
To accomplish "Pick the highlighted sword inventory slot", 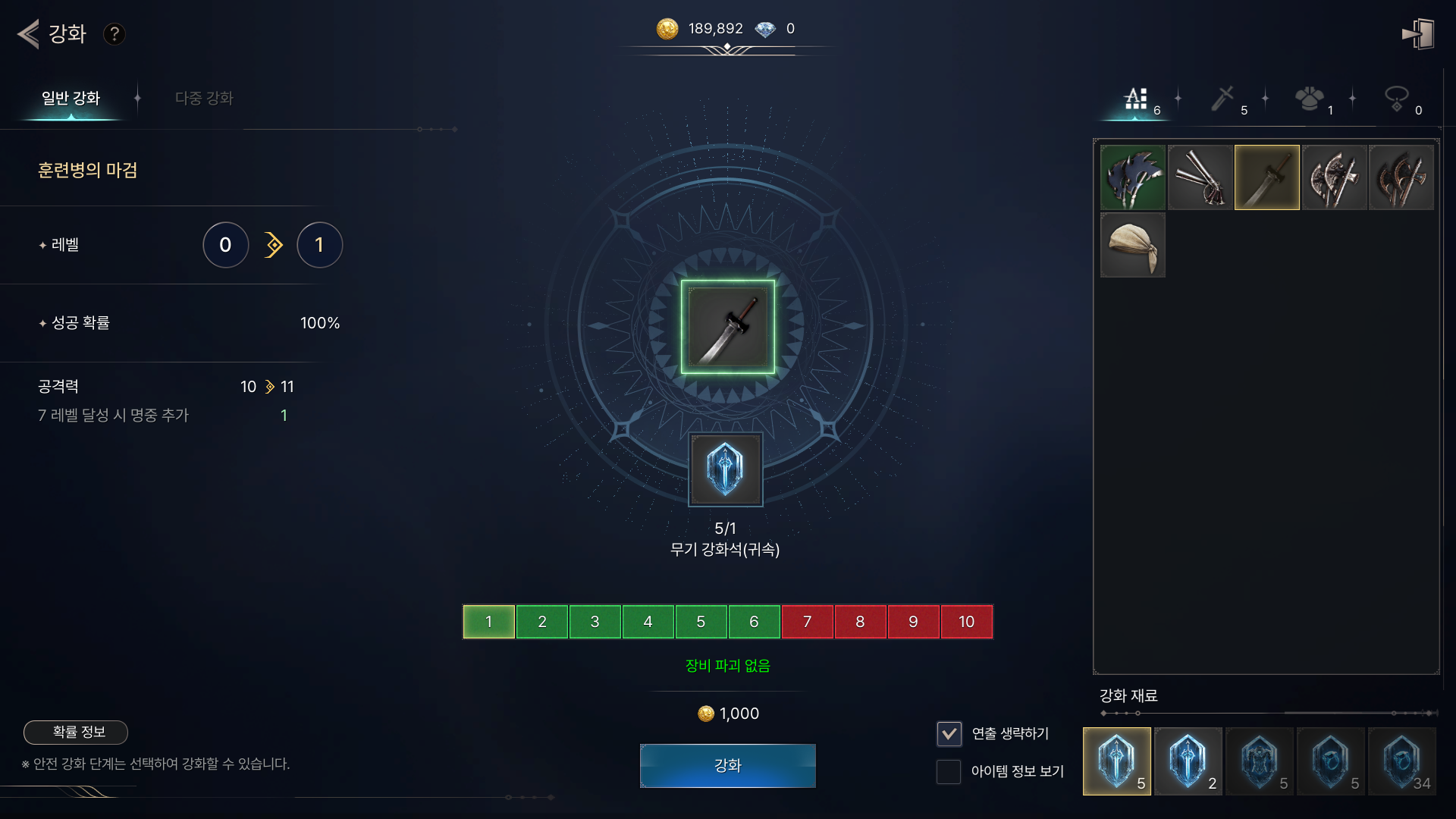I will (1266, 177).
